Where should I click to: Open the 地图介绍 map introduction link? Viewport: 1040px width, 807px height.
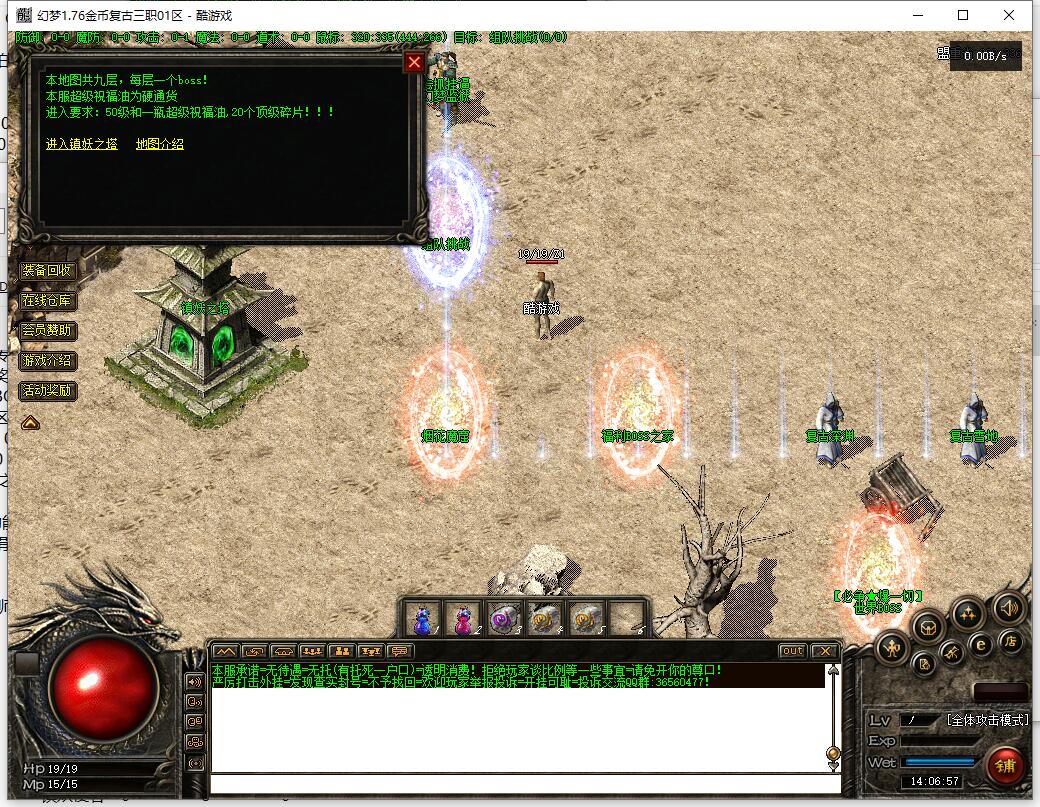coord(160,144)
